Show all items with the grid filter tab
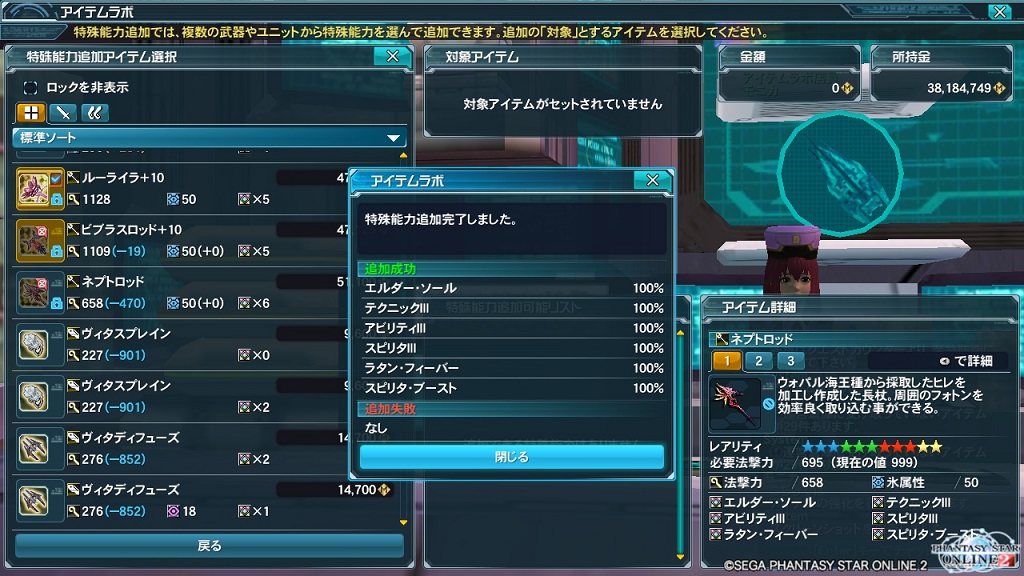This screenshot has height=576, width=1024. pyautogui.click(x=30, y=113)
